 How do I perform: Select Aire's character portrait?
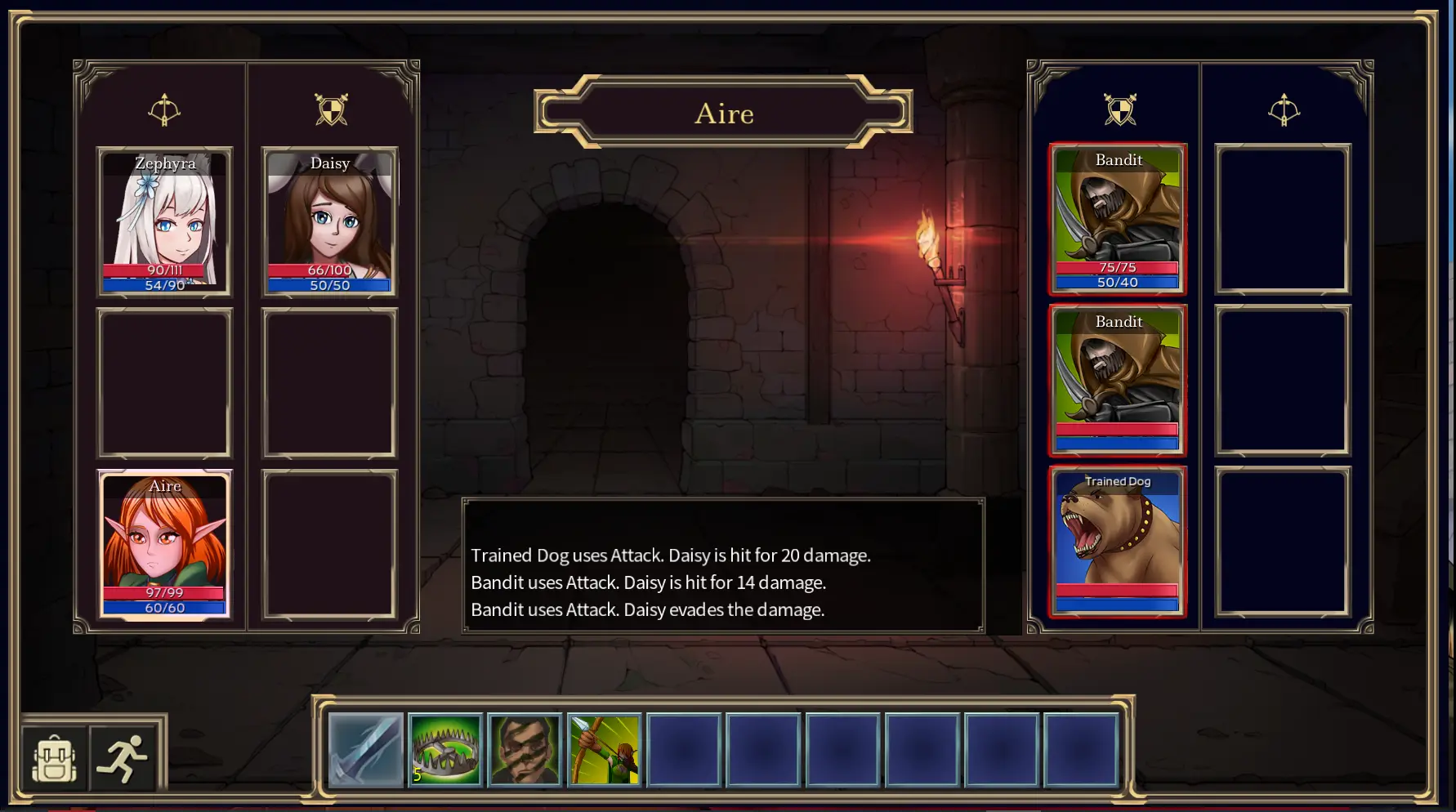pyautogui.click(x=165, y=543)
